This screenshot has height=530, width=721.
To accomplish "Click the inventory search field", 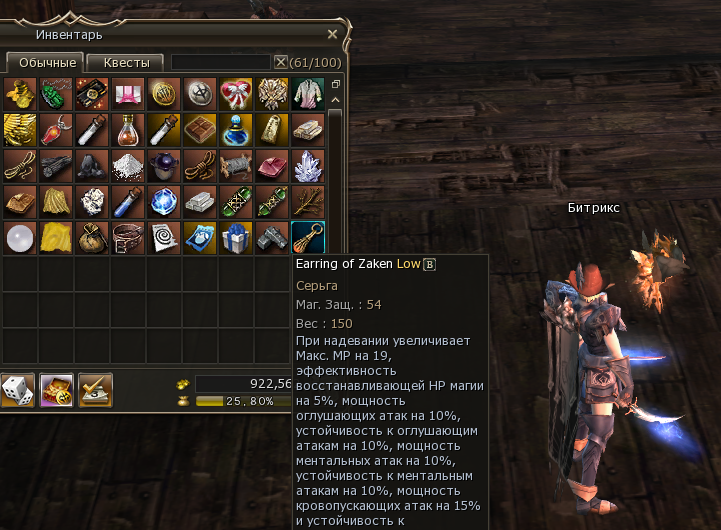I will pos(221,62).
